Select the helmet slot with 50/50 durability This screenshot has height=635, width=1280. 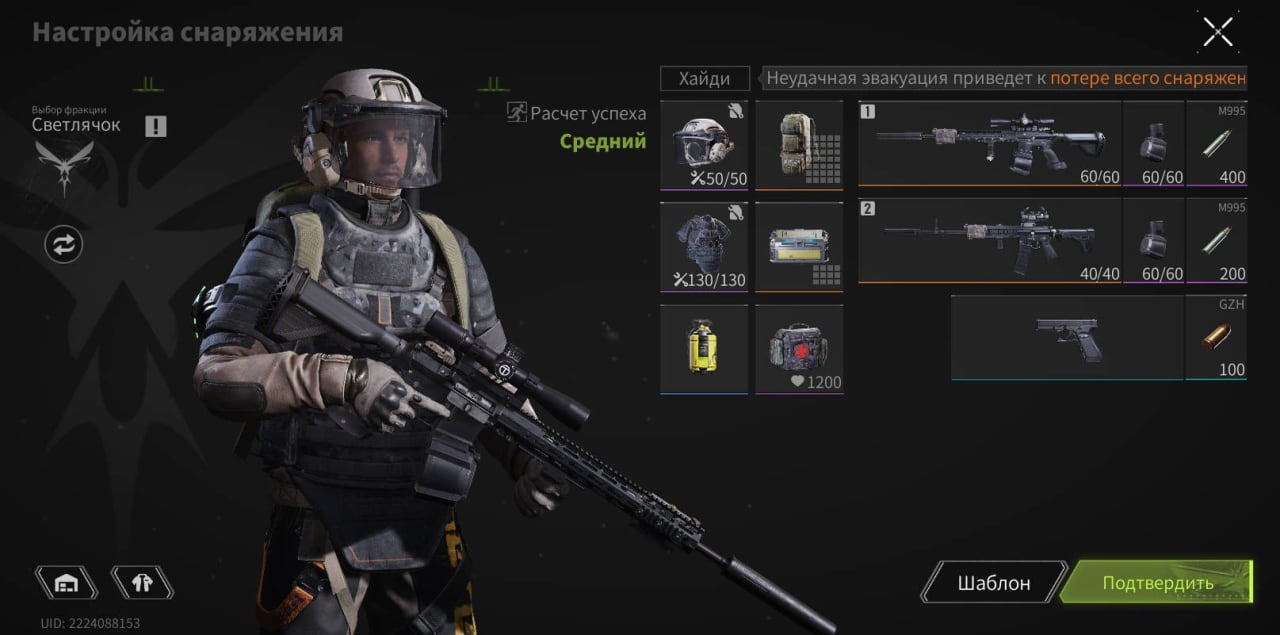(704, 144)
